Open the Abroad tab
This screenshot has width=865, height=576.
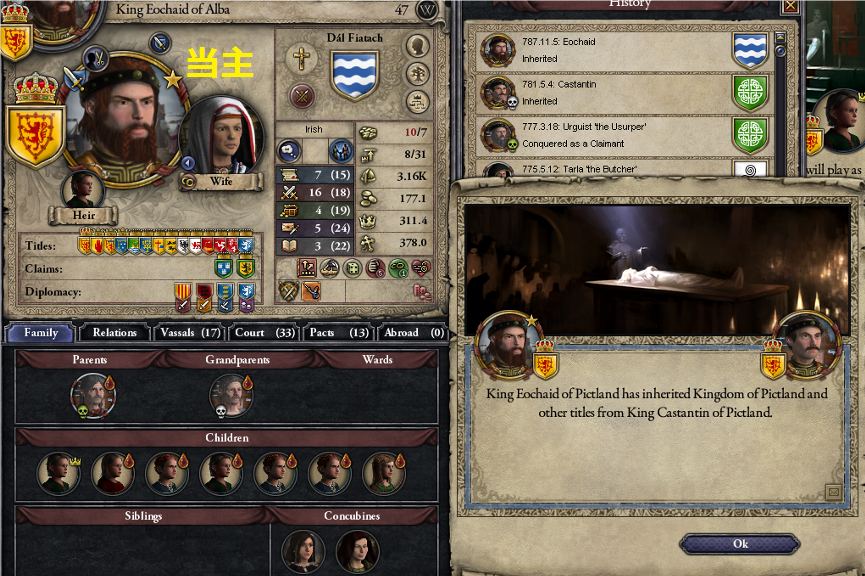(x=409, y=333)
